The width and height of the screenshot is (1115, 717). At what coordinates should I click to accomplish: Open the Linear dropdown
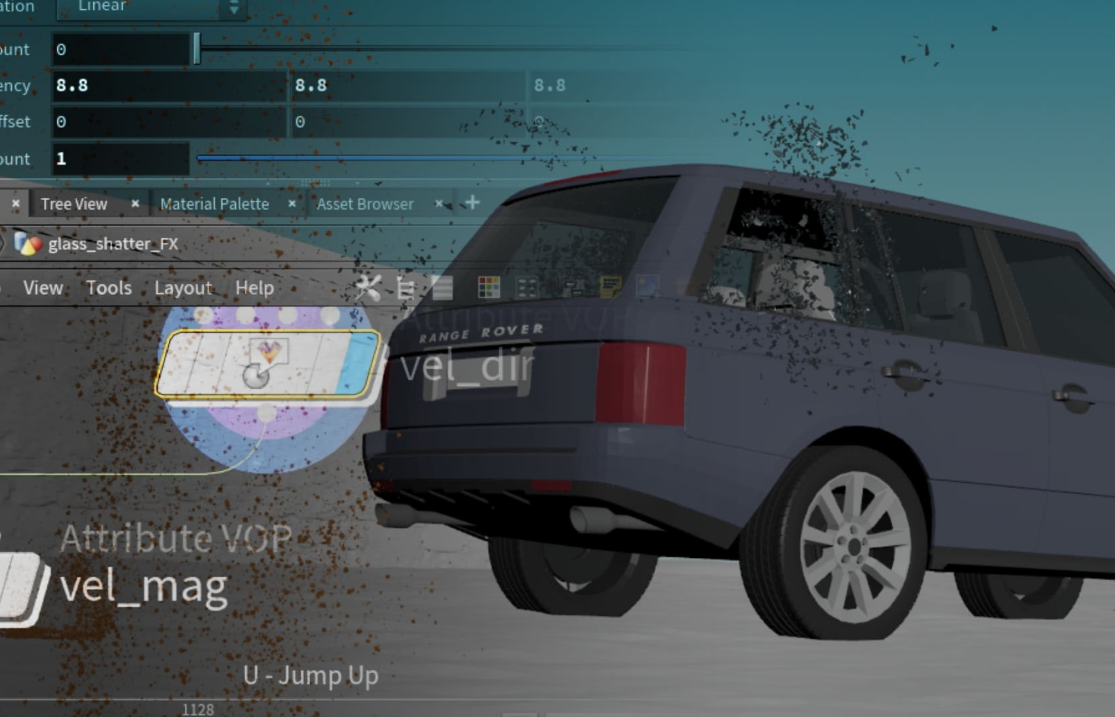150,7
